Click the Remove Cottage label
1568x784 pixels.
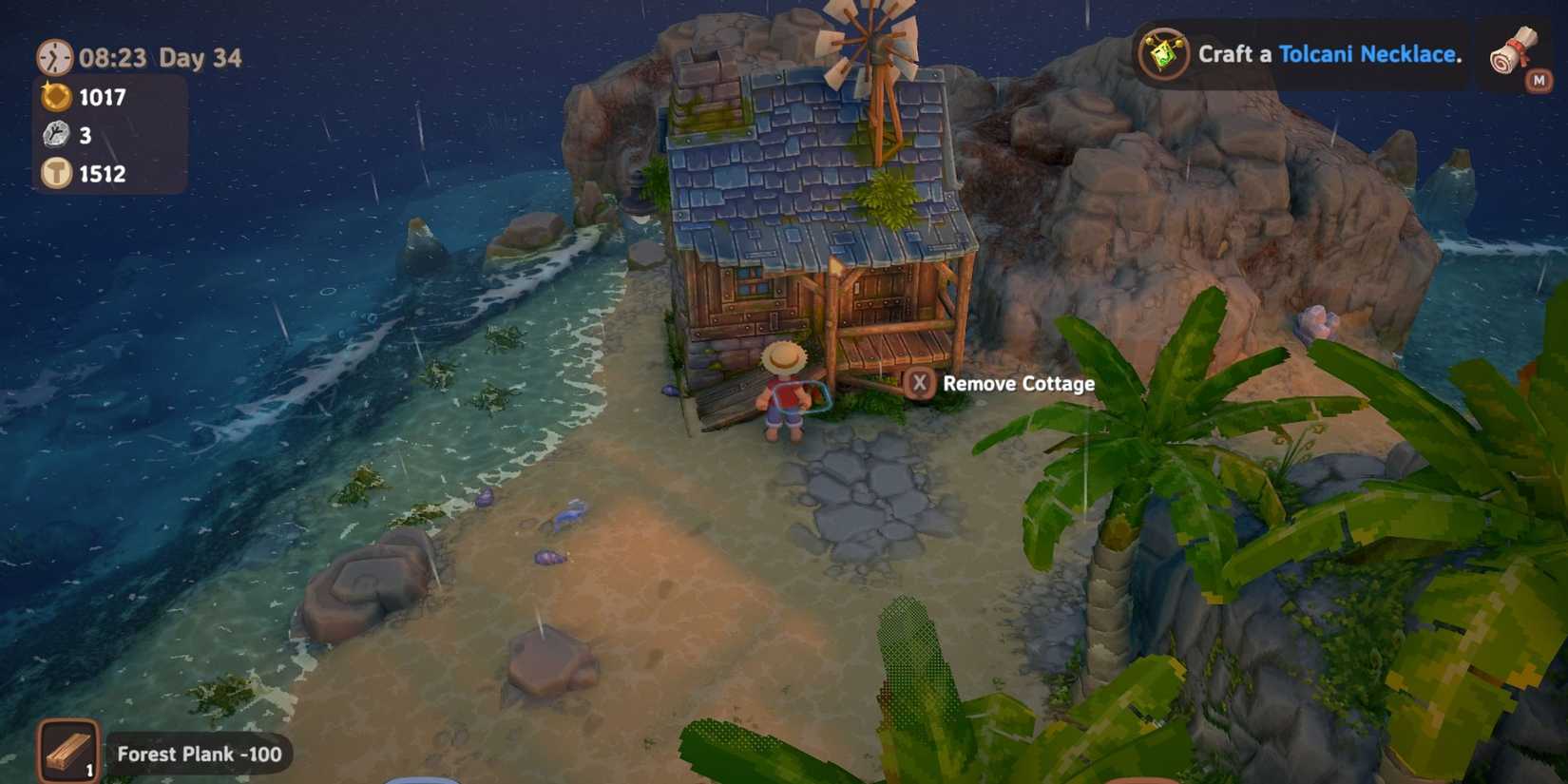click(1017, 384)
